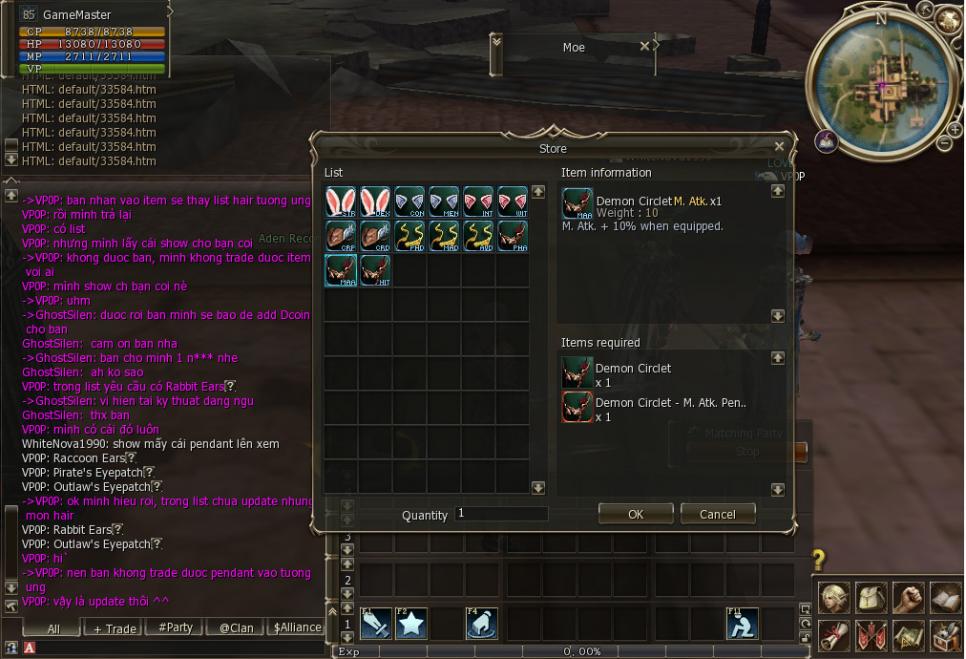Open the character status menu icon
Screen dimensions: 966x659
tap(833, 597)
